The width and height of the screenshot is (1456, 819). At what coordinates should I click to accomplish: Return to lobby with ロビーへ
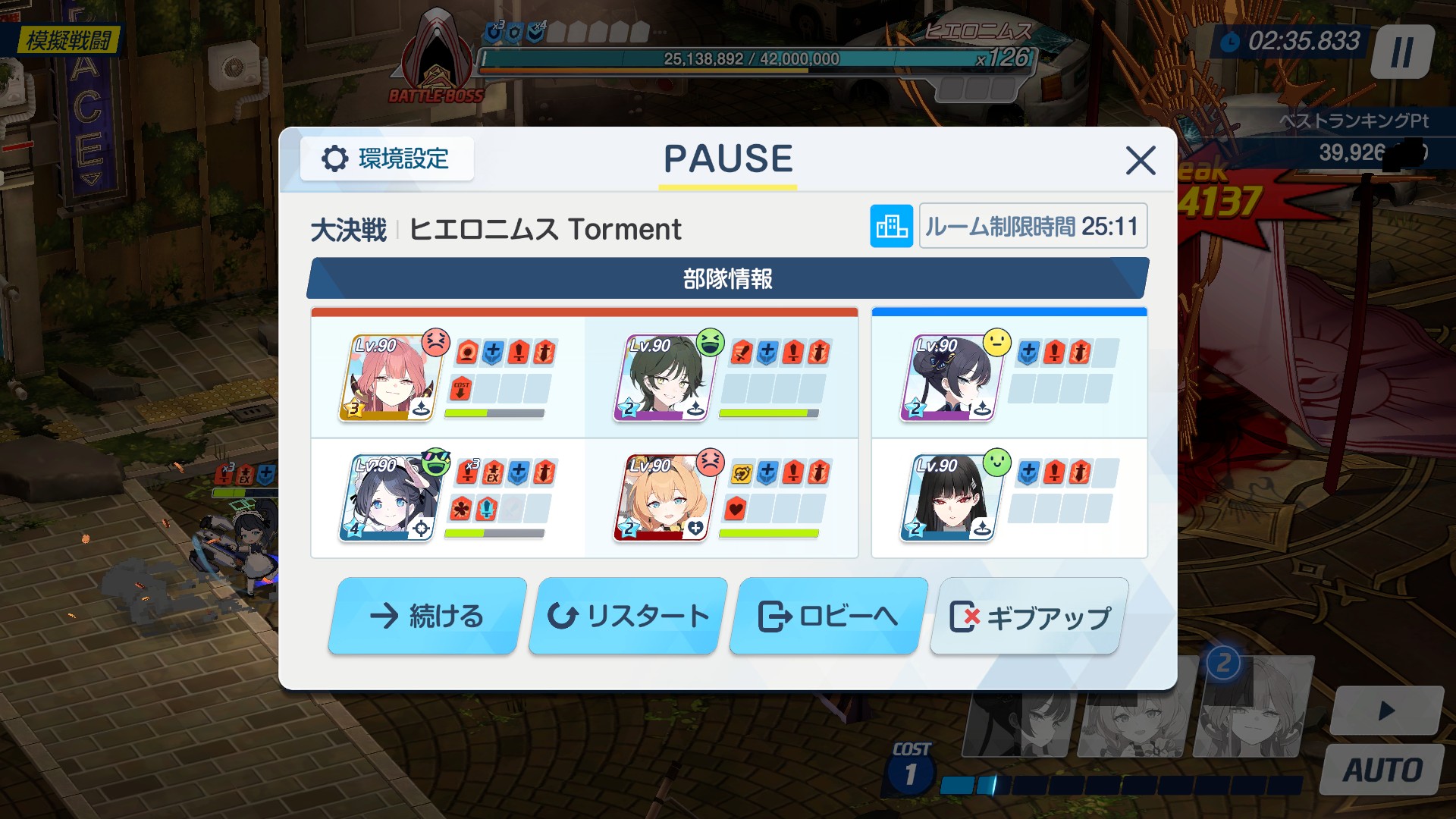pos(828,616)
